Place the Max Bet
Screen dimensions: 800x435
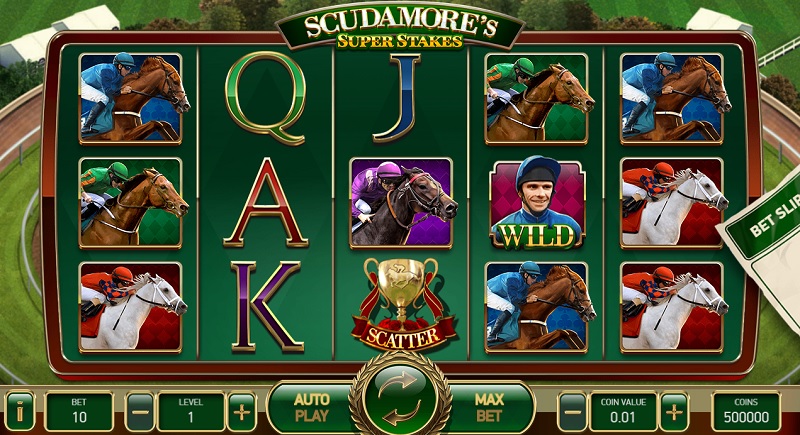[489, 408]
